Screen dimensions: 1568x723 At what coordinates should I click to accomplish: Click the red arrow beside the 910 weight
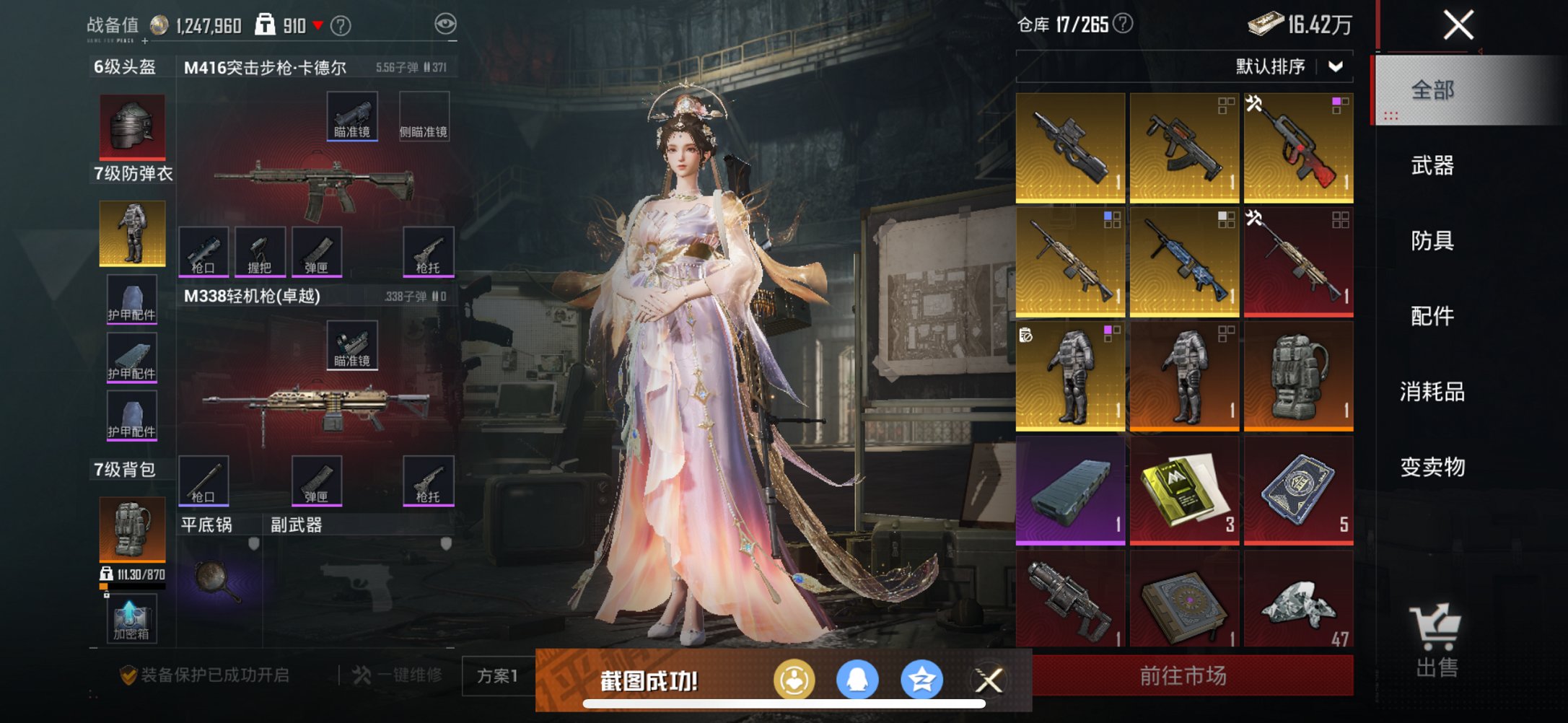[x=317, y=23]
